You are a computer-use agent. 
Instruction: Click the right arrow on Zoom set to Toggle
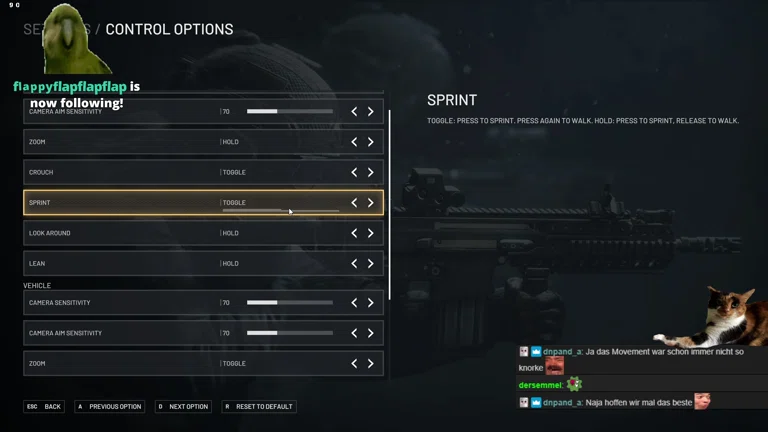coord(371,364)
